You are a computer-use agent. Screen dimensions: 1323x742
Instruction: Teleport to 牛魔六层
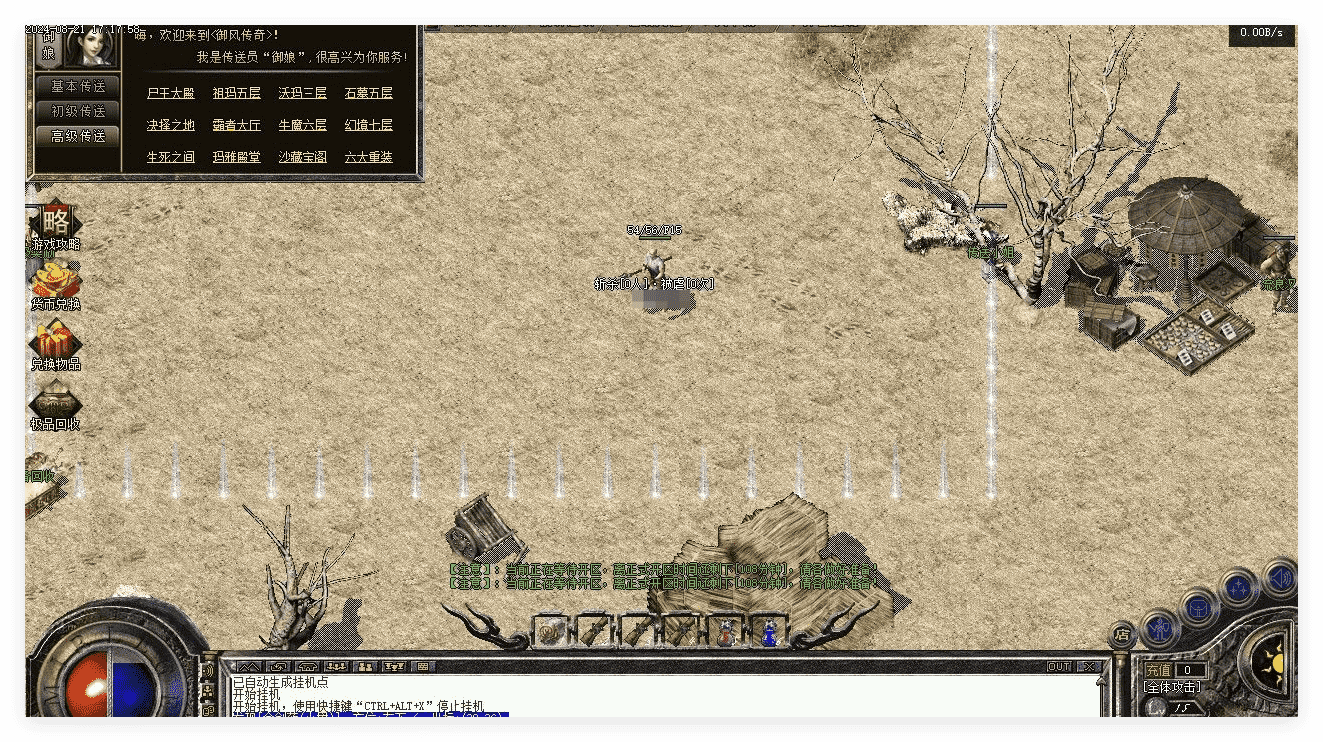[x=302, y=125]
